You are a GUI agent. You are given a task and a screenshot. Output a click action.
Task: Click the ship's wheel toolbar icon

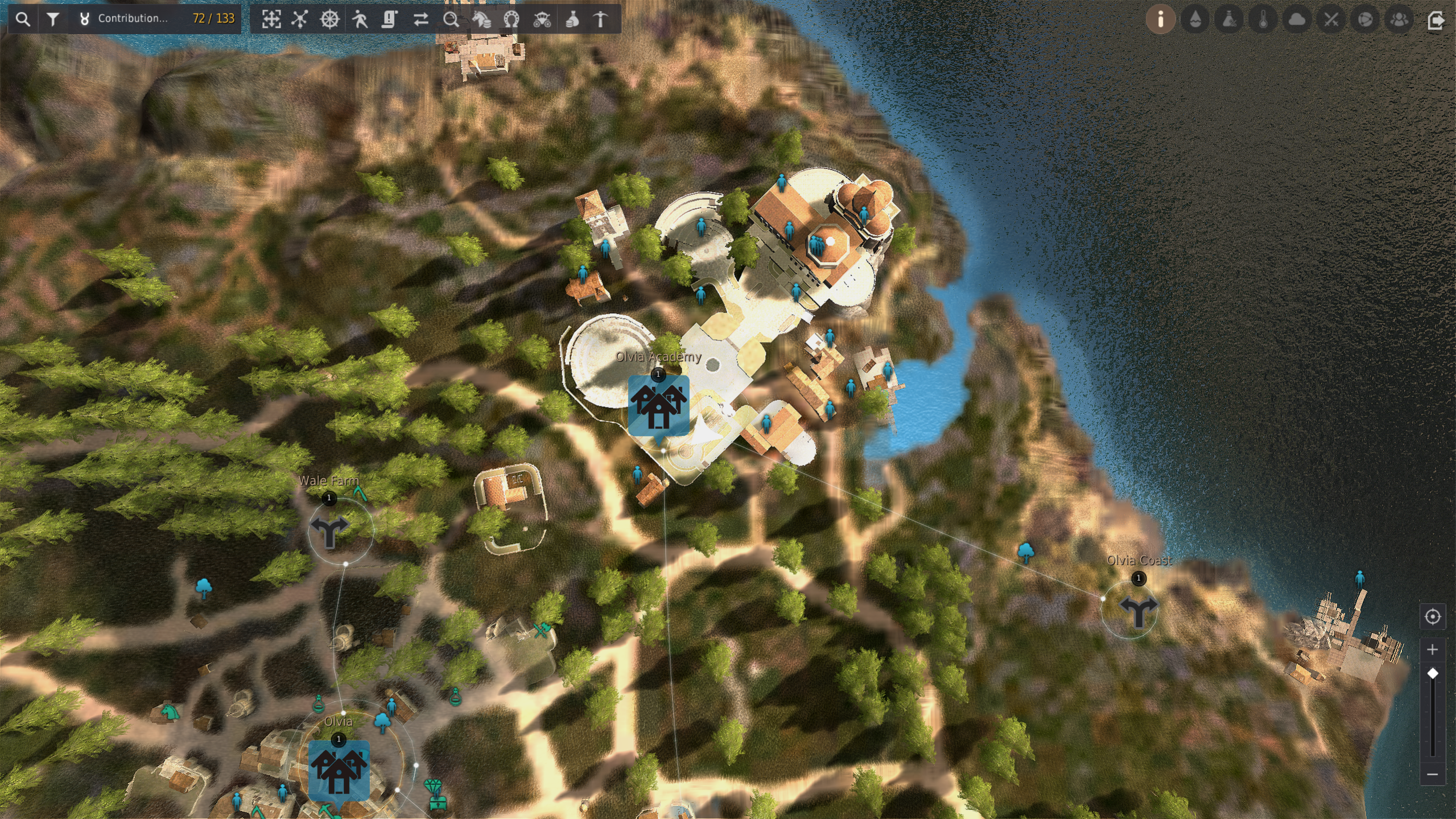330,19
